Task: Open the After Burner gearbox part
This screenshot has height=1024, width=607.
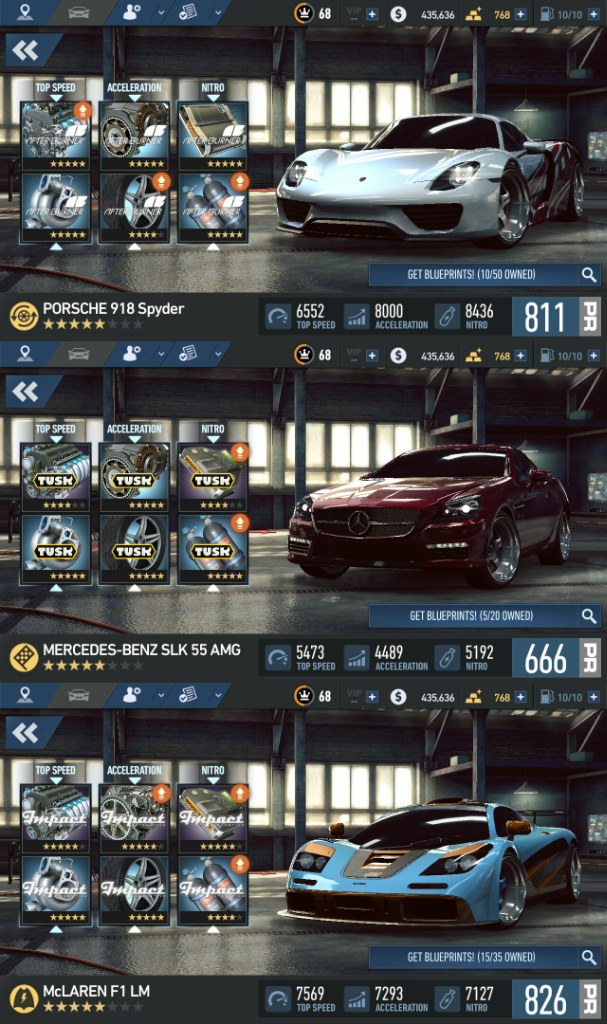Action: [x=134, y=136]
